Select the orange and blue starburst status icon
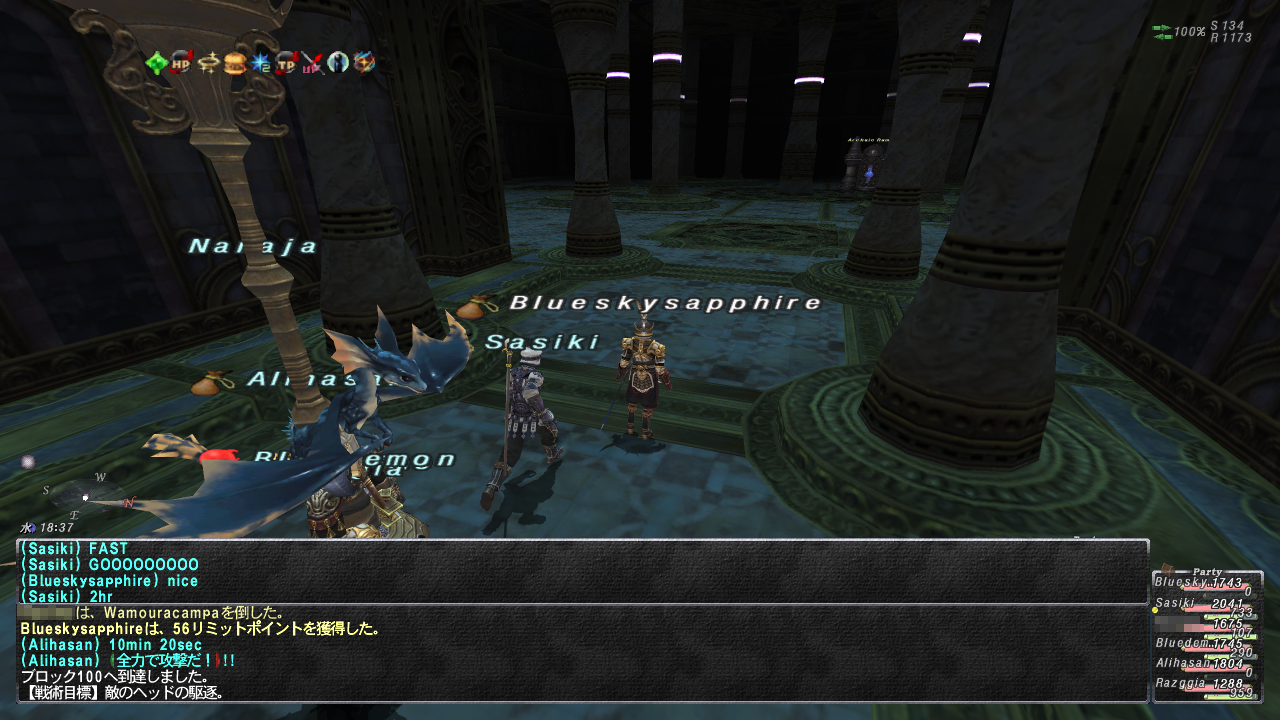Image resolution: width=1280 pixels, height=720 pixels. [x=365, y=63]
